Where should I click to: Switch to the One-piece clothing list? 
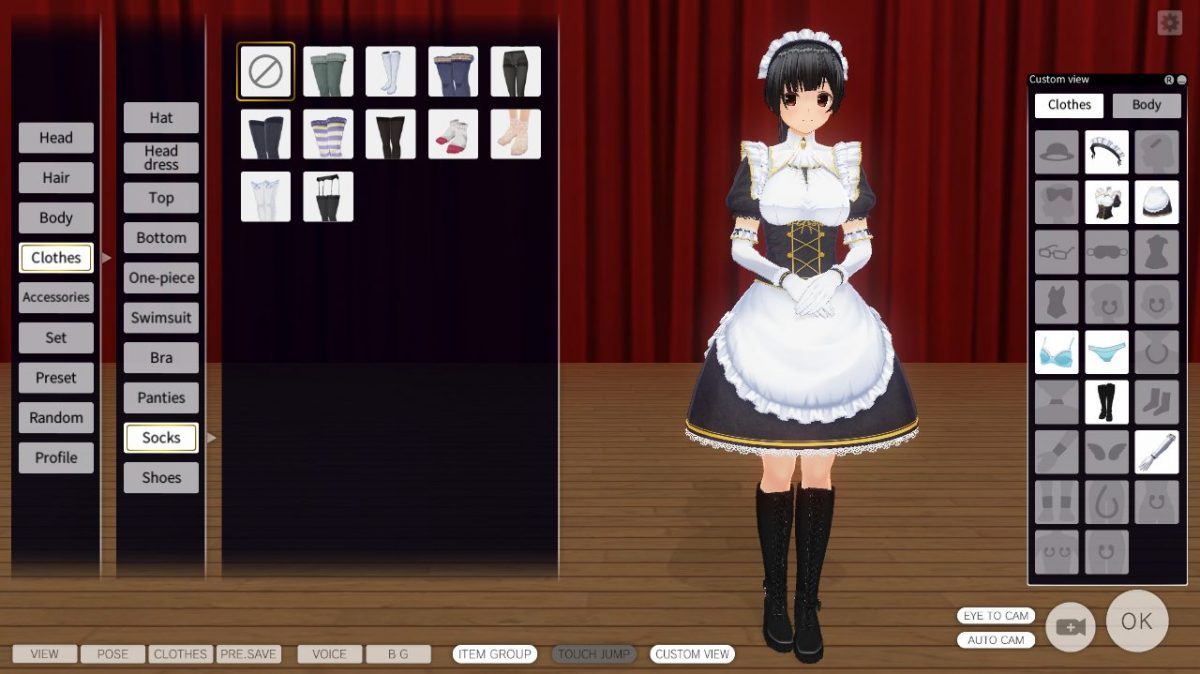point(161,278)
